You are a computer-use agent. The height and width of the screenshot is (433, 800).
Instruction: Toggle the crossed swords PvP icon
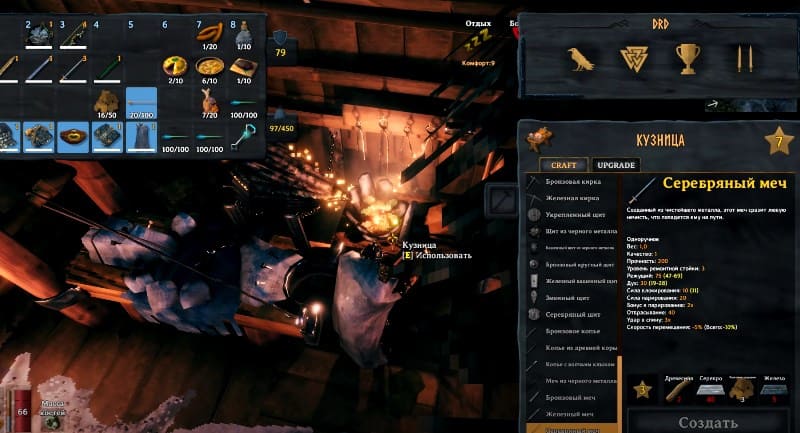(743, 59)
